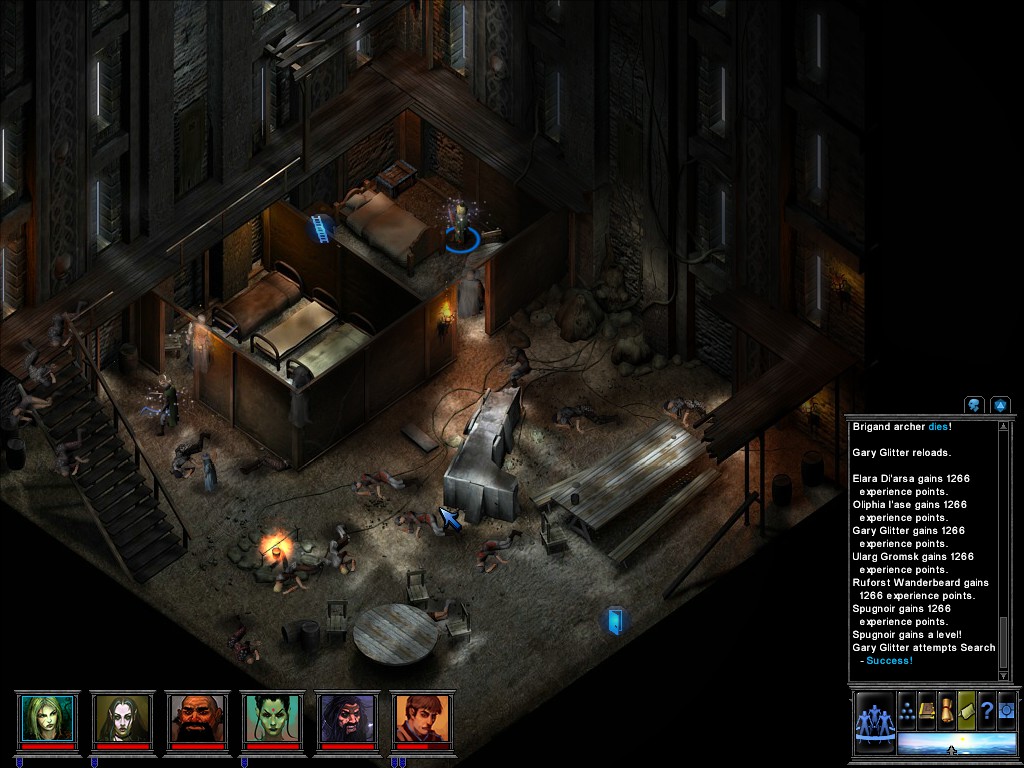Open the rolled scroll map icon
Image resolution: width=1024 pixels, height=768 pixels.
pos(947,711)
